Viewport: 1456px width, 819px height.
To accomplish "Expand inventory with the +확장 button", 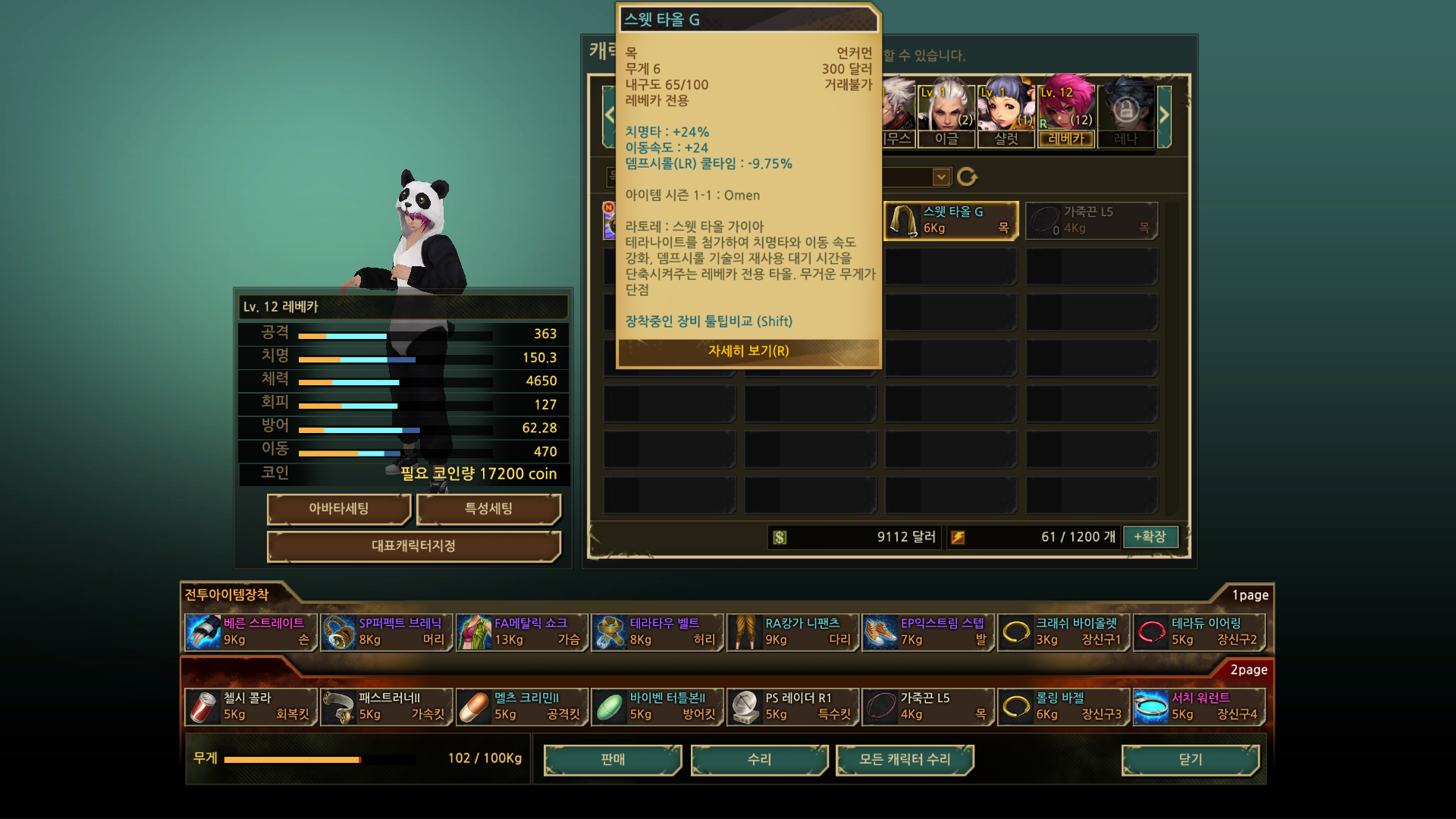I will (1150, 537).
